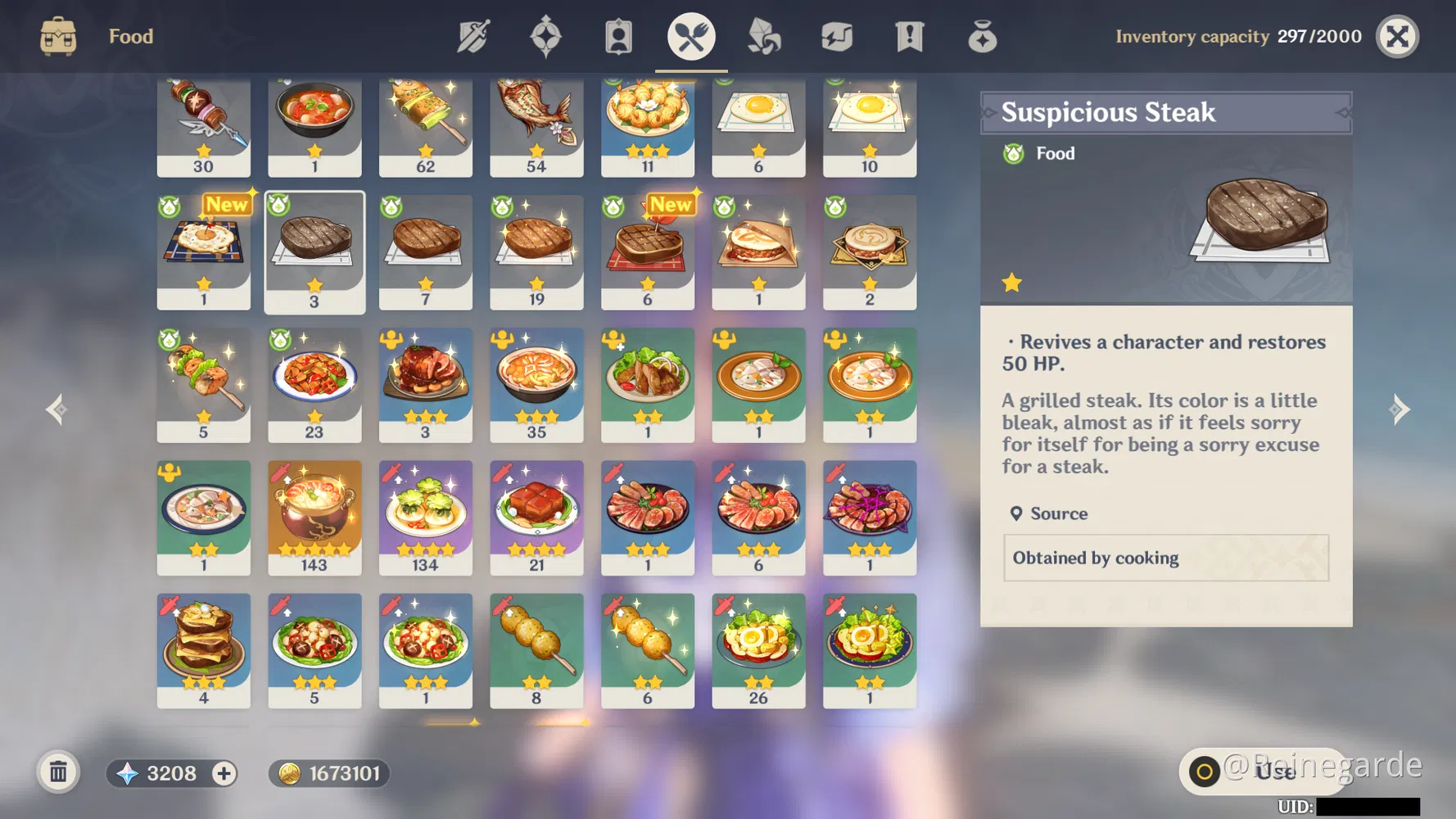This screenshot has width=1456, height=819.
Task: Select the Suspicious Steak thumbnail
Action: (x=314, y=246)
